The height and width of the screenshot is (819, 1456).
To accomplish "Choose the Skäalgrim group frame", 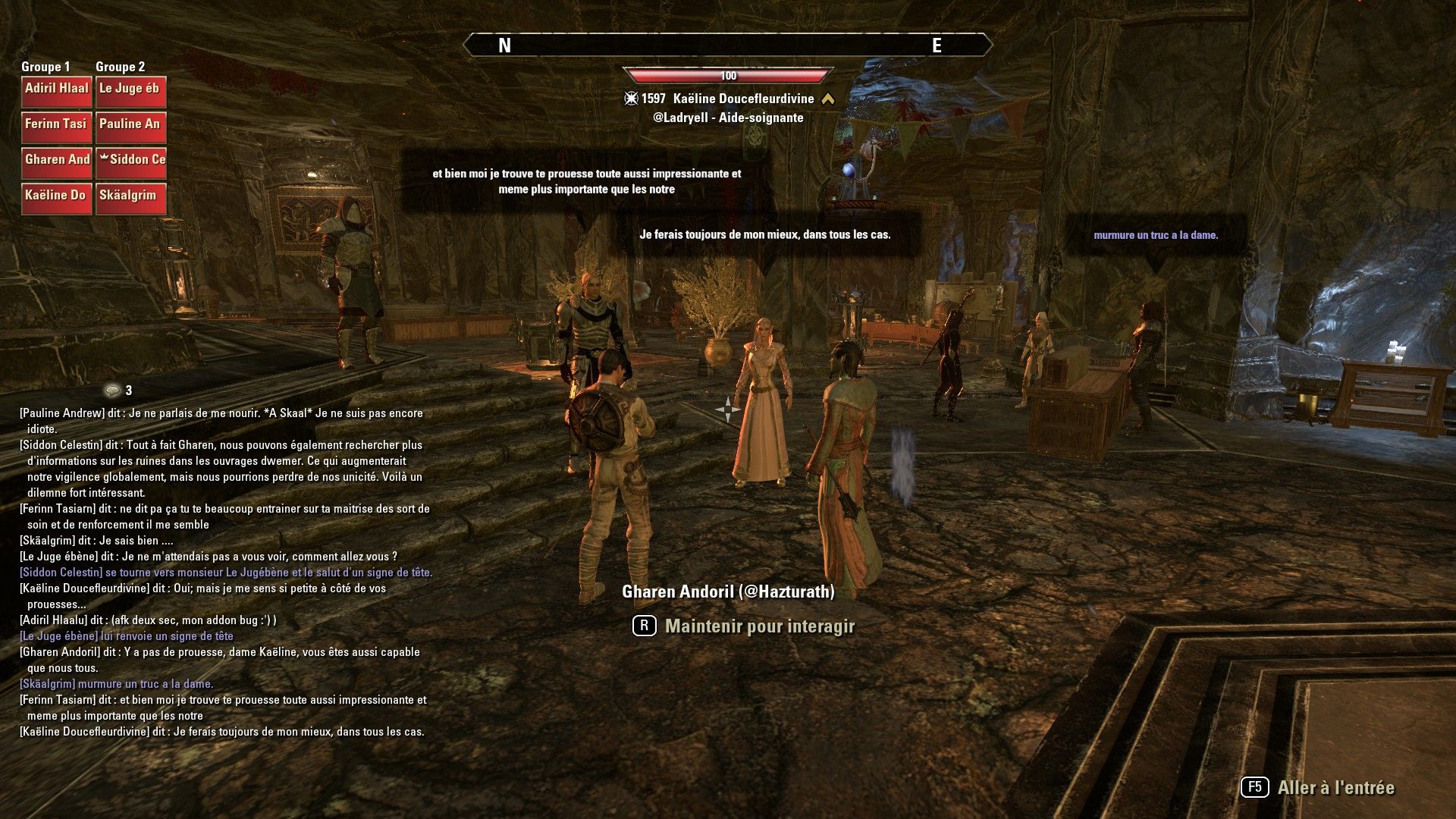I will tap(130, 198).
